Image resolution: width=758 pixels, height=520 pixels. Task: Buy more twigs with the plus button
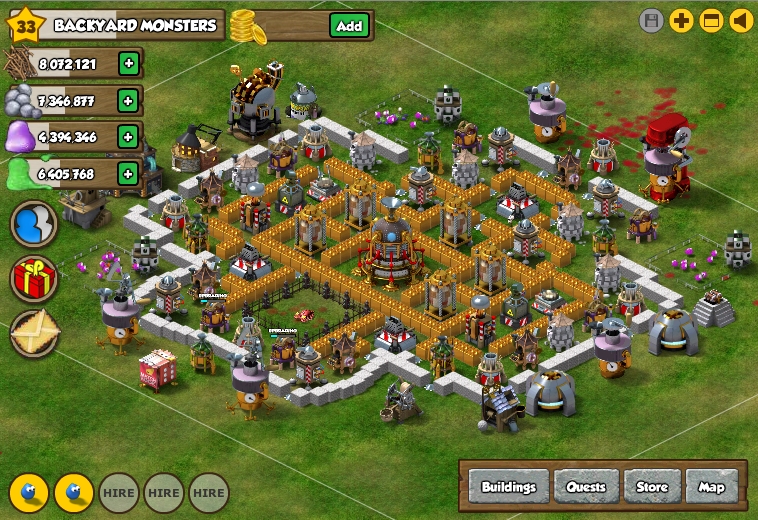tap(128, 64)
